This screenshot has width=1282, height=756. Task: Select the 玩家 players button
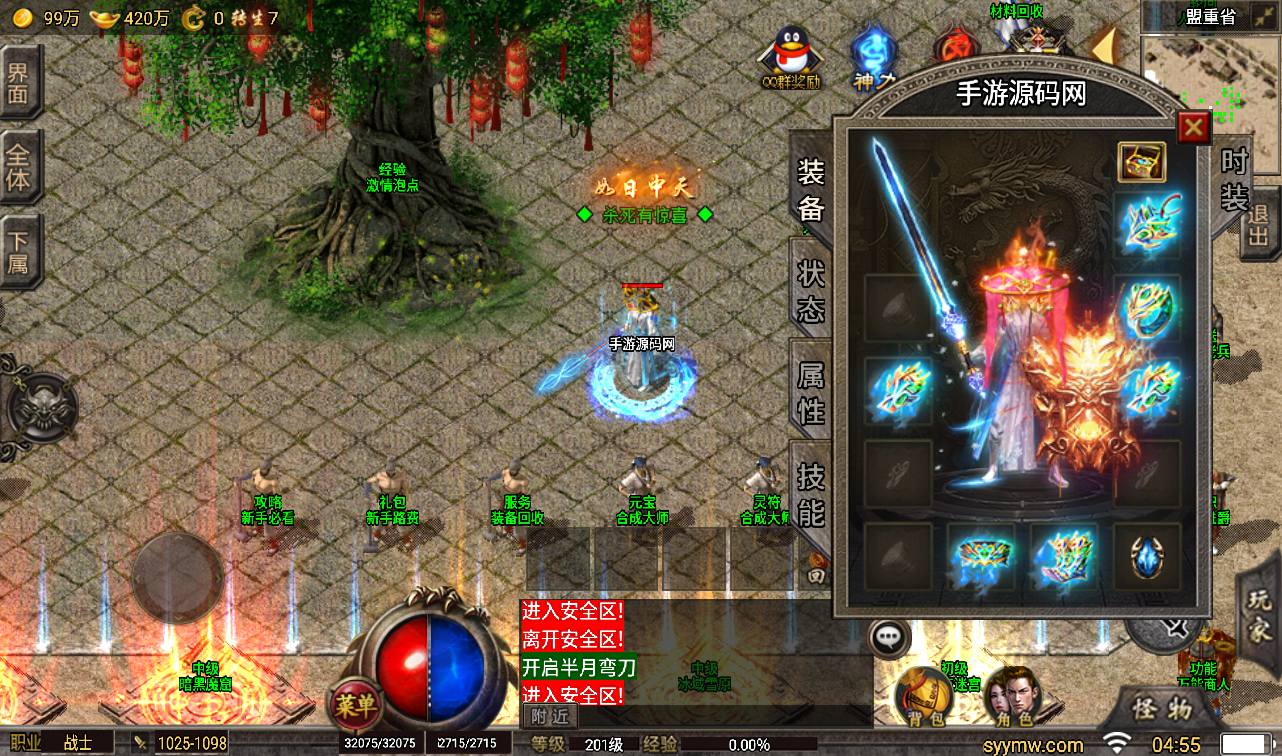[x=1259, y=613]
